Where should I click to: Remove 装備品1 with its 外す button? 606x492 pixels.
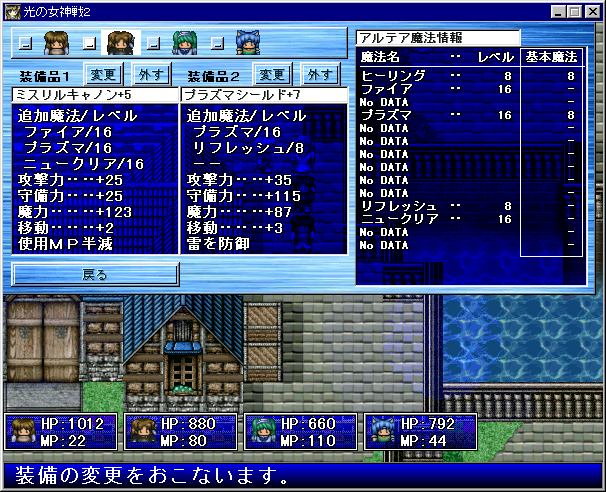click(151, 74)
